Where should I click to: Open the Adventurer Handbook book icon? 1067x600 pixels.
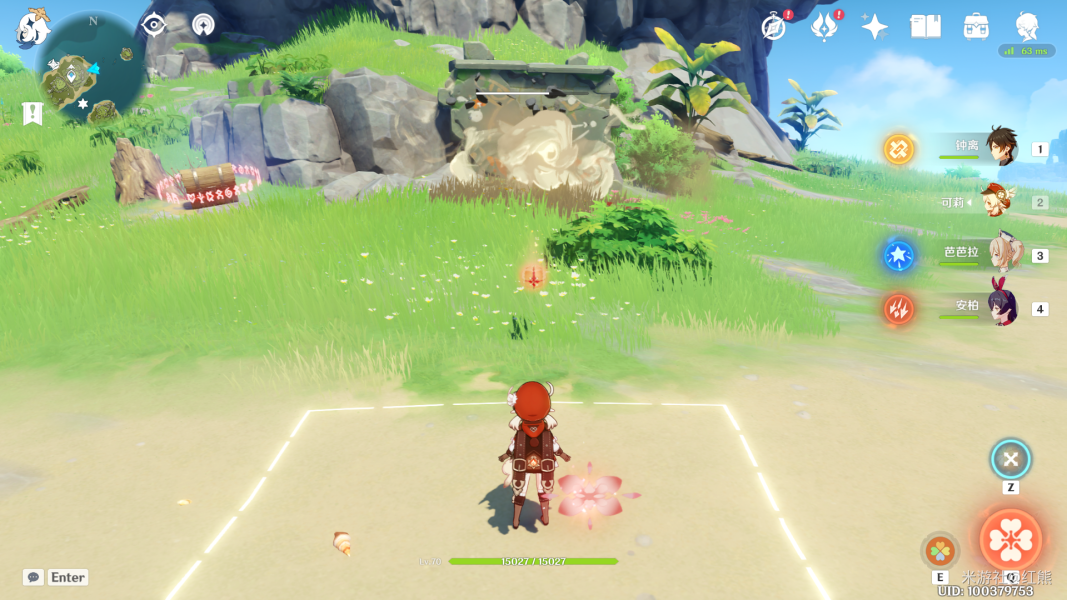coord(925,27)
